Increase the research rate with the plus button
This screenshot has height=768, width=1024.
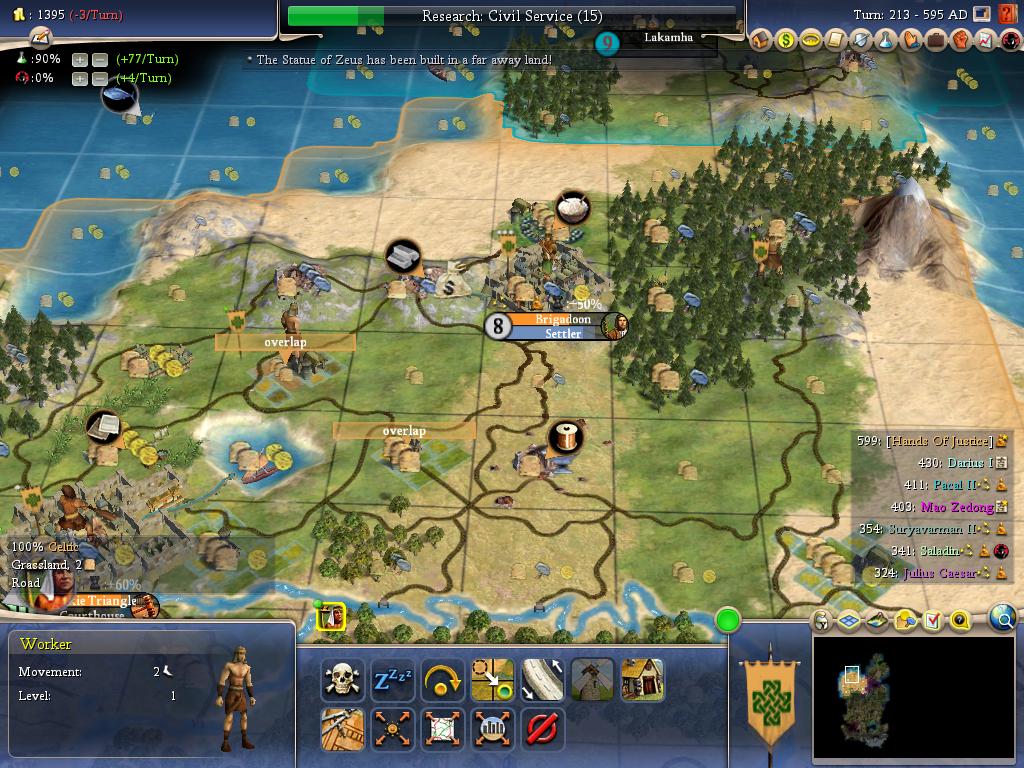[x=80, y=60]
